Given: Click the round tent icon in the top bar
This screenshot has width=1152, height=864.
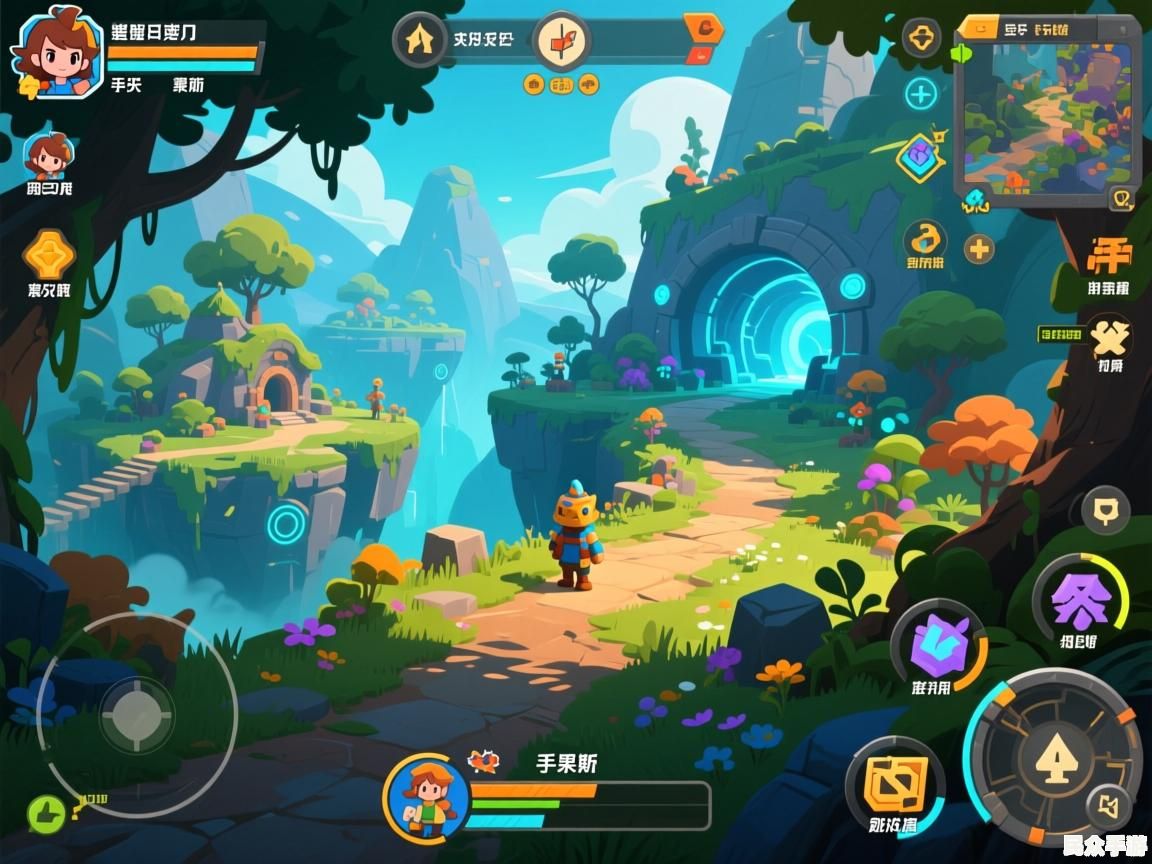Looking at the screenshot, I should pyautogui.click(x=419, y=40).
